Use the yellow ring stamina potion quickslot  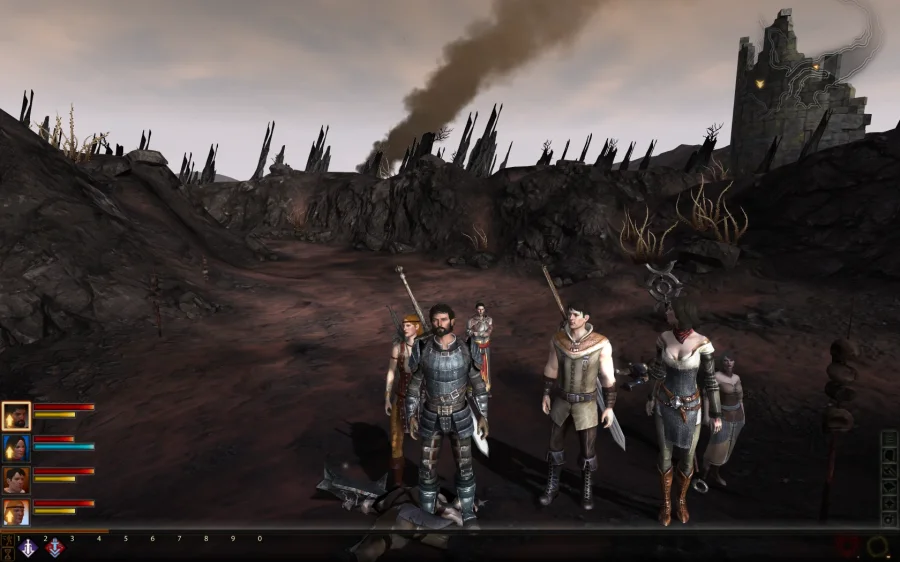[878, 547]
